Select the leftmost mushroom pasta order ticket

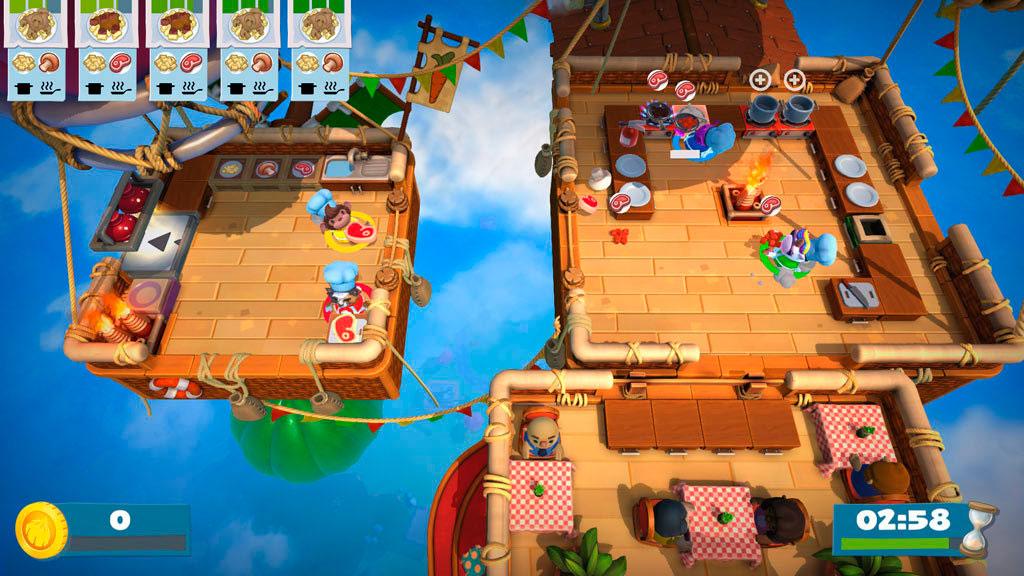[x=38, y=48]
